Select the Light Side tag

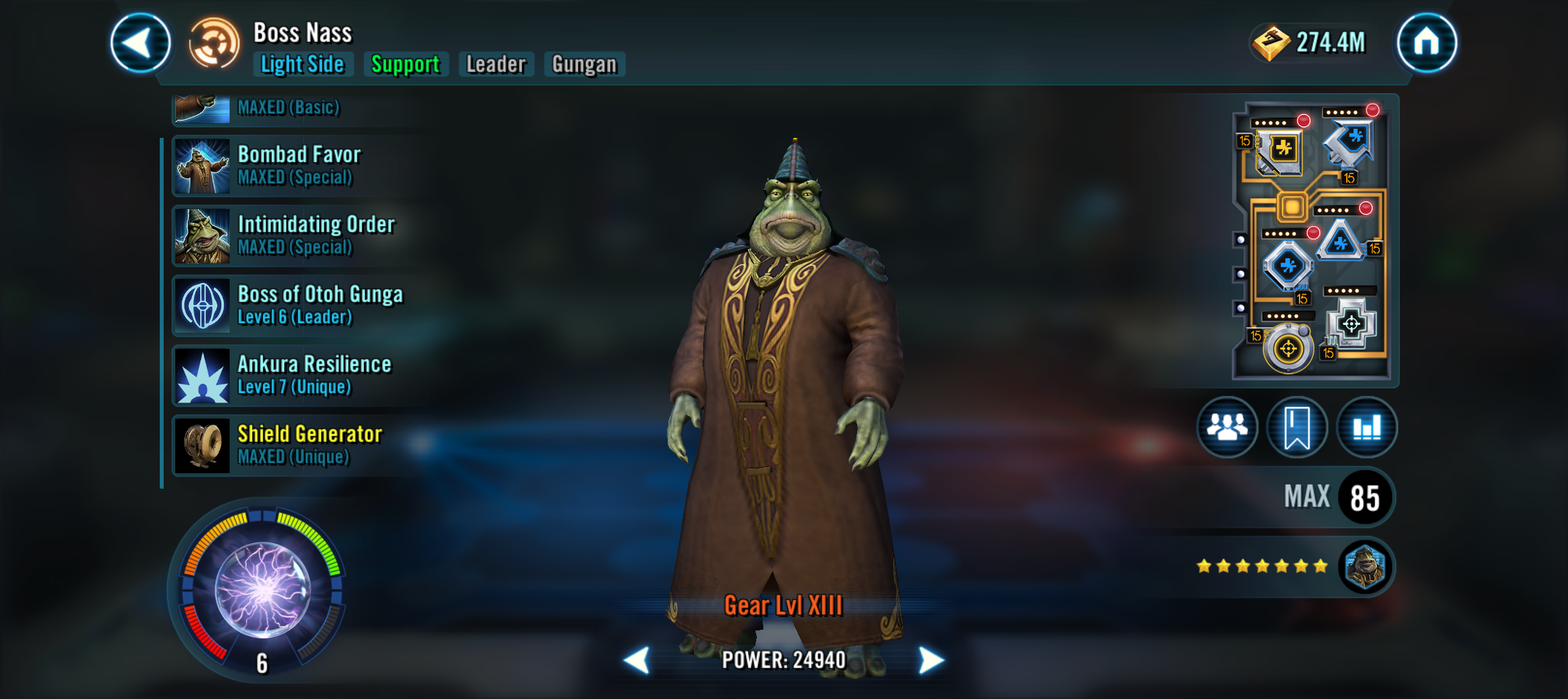(303, 64)
